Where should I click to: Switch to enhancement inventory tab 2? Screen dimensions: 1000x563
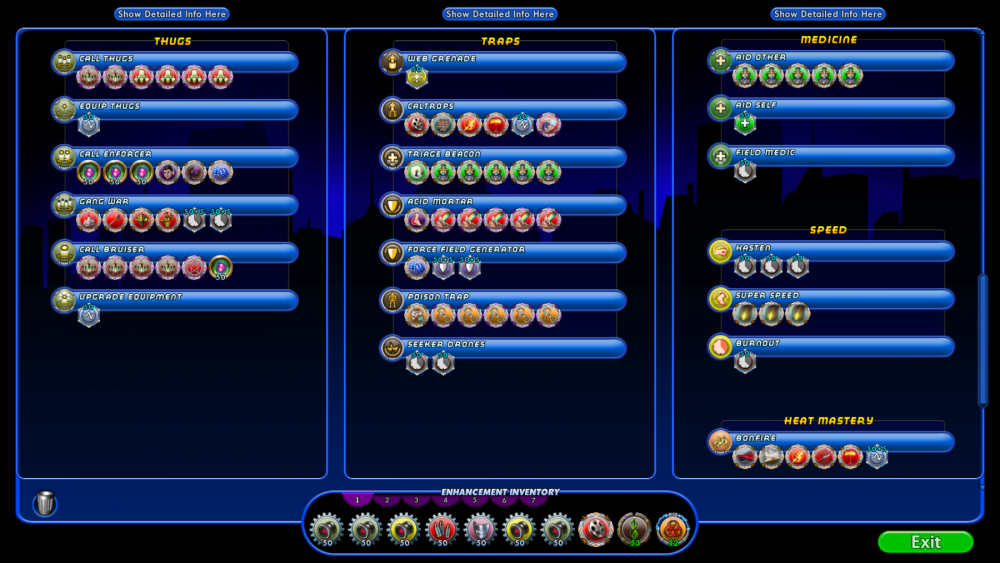pos(386,500)
